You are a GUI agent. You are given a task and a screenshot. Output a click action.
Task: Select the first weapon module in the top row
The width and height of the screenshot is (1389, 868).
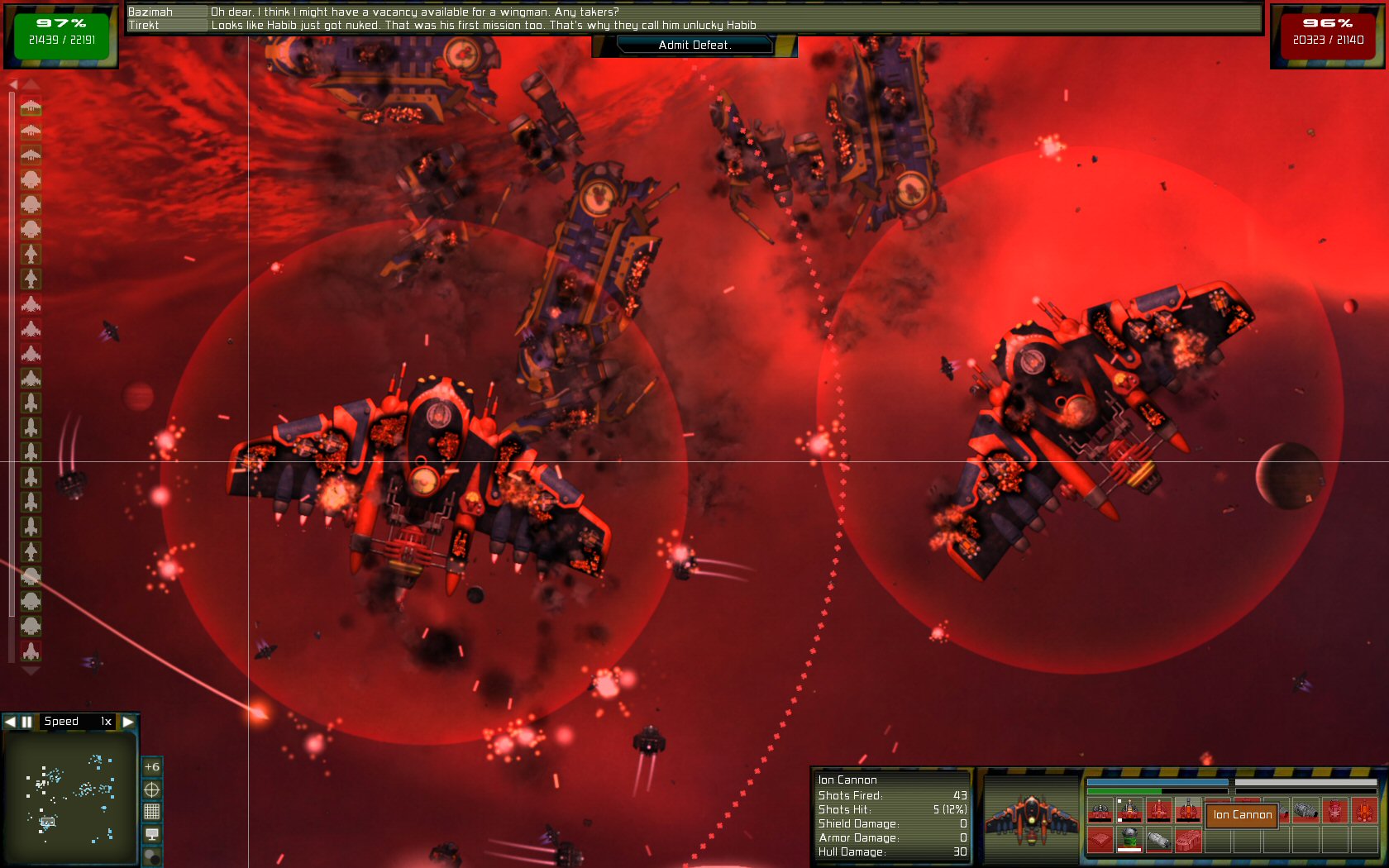click(x=1100, y=811)
